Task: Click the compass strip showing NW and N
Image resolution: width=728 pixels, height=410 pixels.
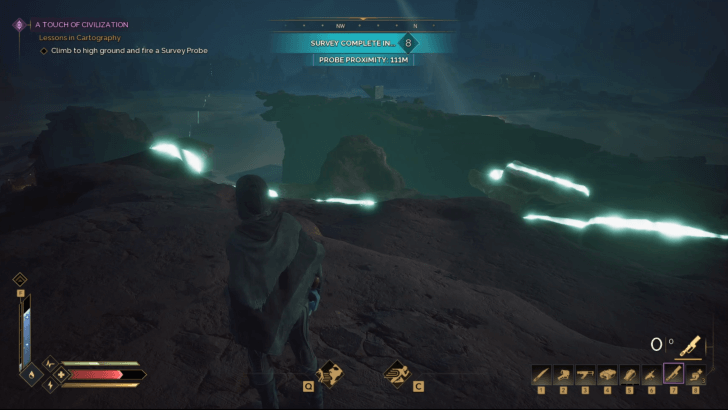Action: [x=363, y=26]
